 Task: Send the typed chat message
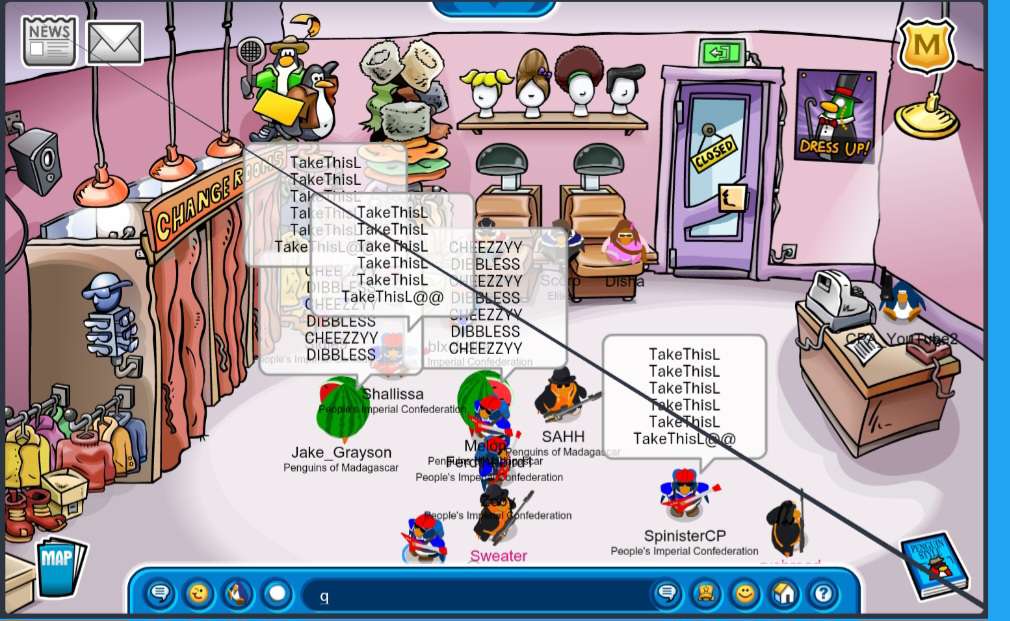[667, 594]
